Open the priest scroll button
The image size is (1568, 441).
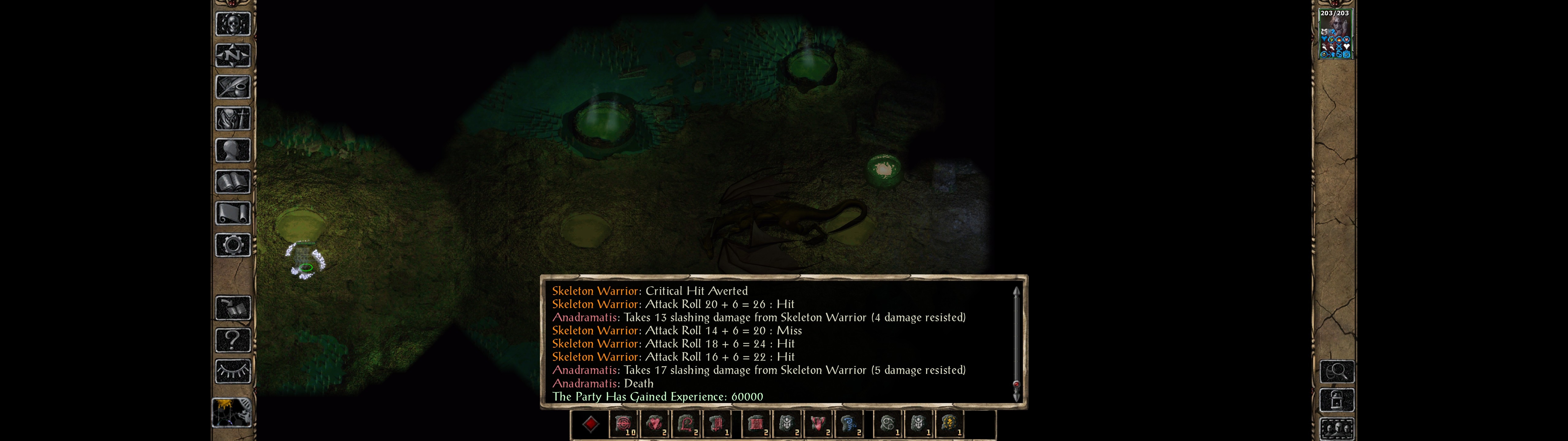pyautogui.click(x=232, y=214)
